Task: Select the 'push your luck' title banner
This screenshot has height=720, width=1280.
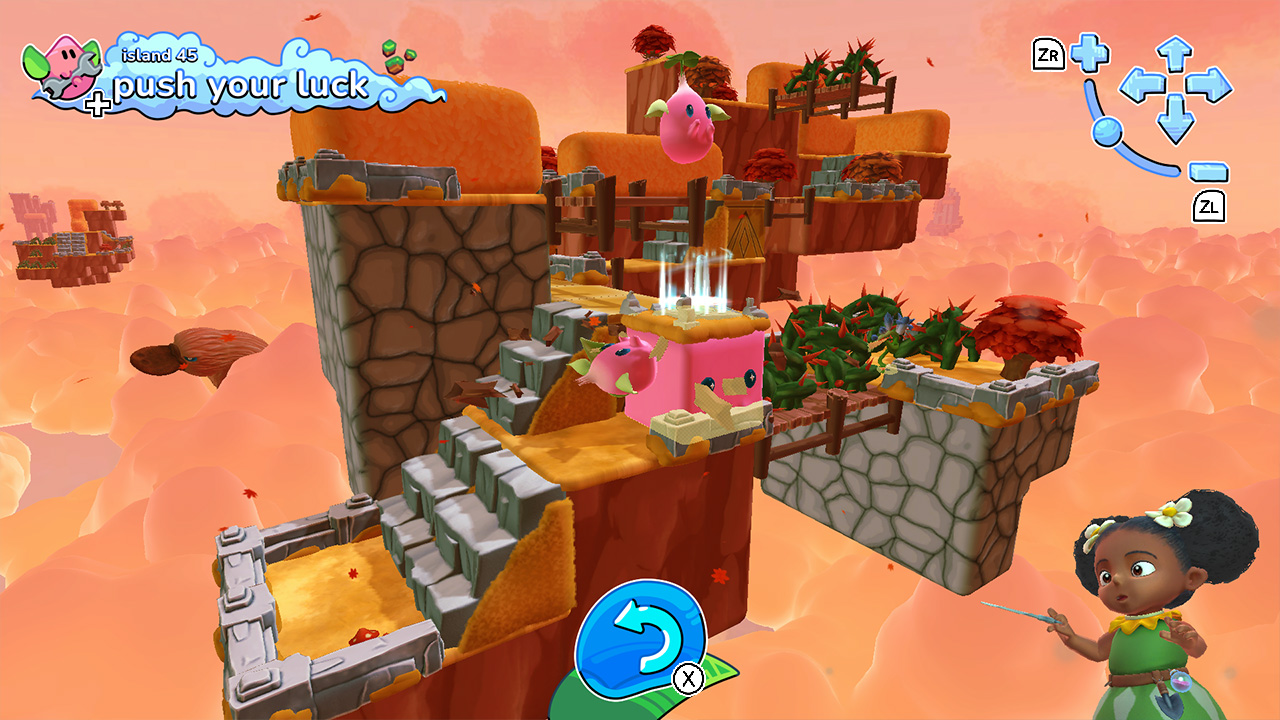Action: pos(241,85)
